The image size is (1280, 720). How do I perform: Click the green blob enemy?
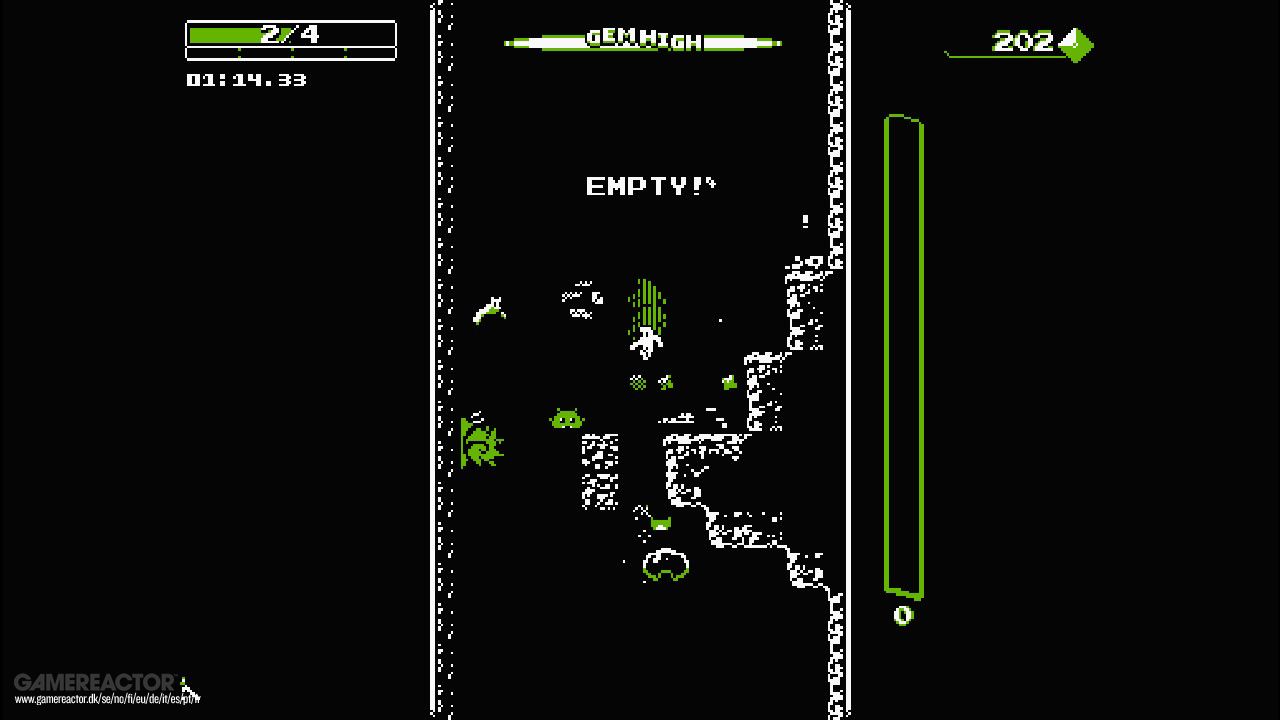tap(566, 420)
